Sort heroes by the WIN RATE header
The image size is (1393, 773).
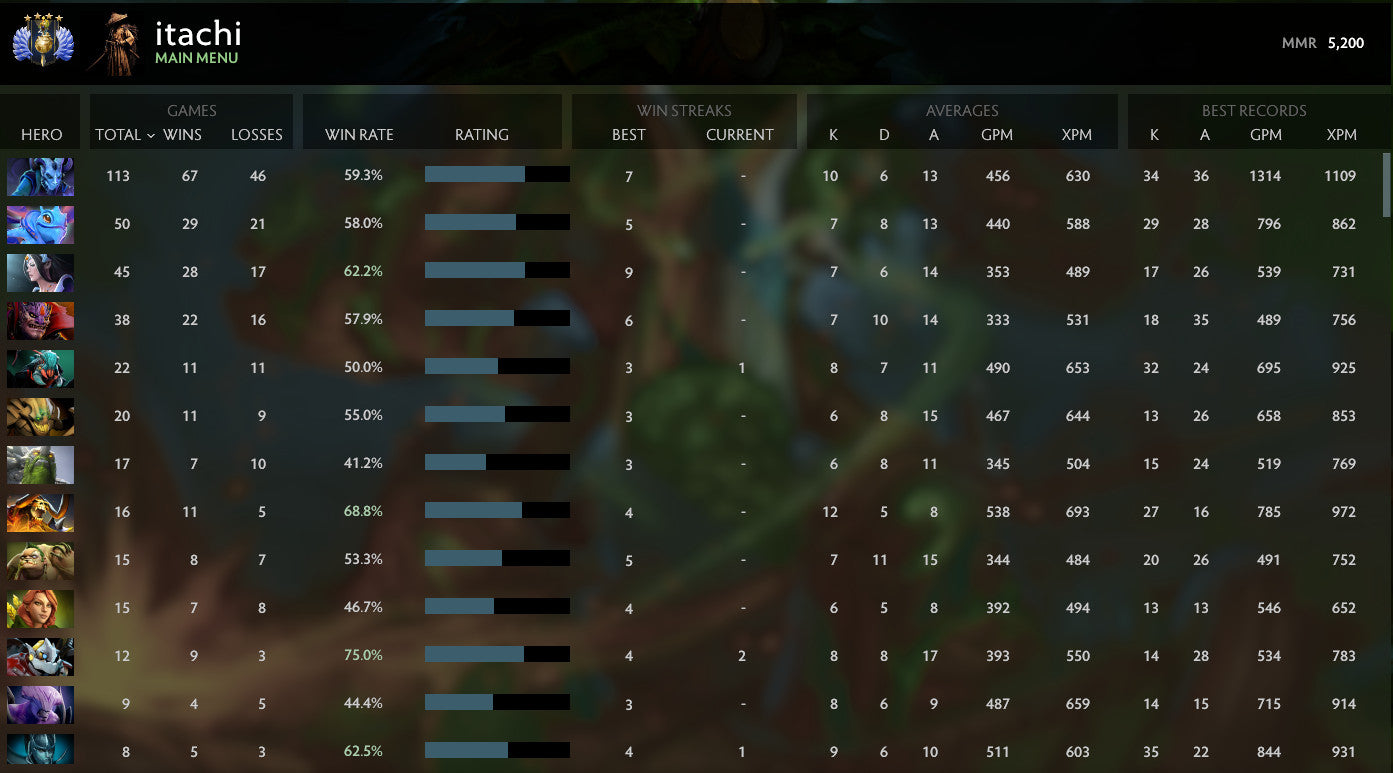[358, 135]
